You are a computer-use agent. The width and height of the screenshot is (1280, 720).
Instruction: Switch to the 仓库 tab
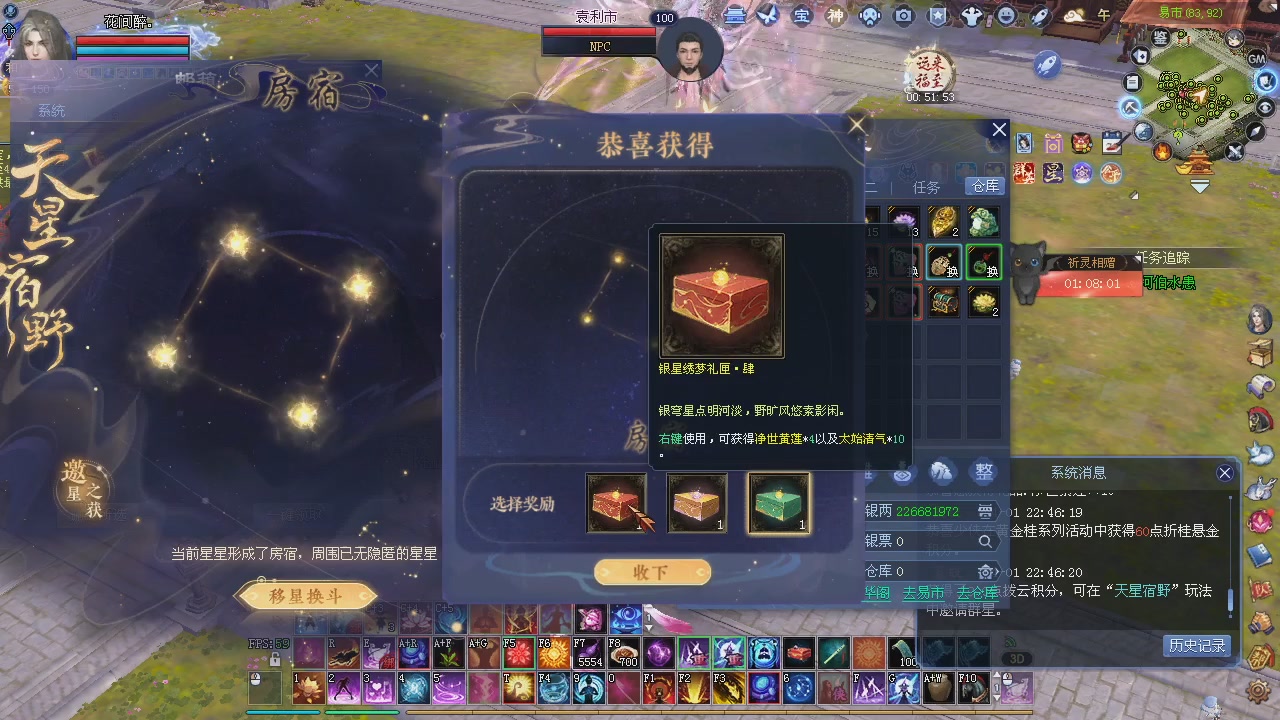pyautogui.click(x=983, y=186)
